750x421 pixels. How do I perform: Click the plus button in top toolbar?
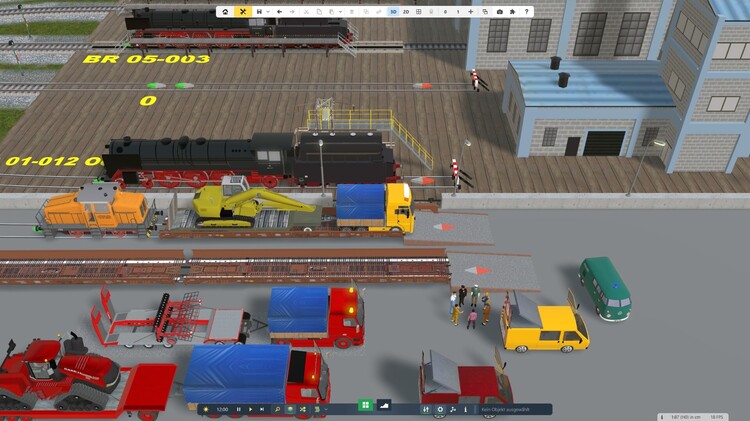[471, 12]
